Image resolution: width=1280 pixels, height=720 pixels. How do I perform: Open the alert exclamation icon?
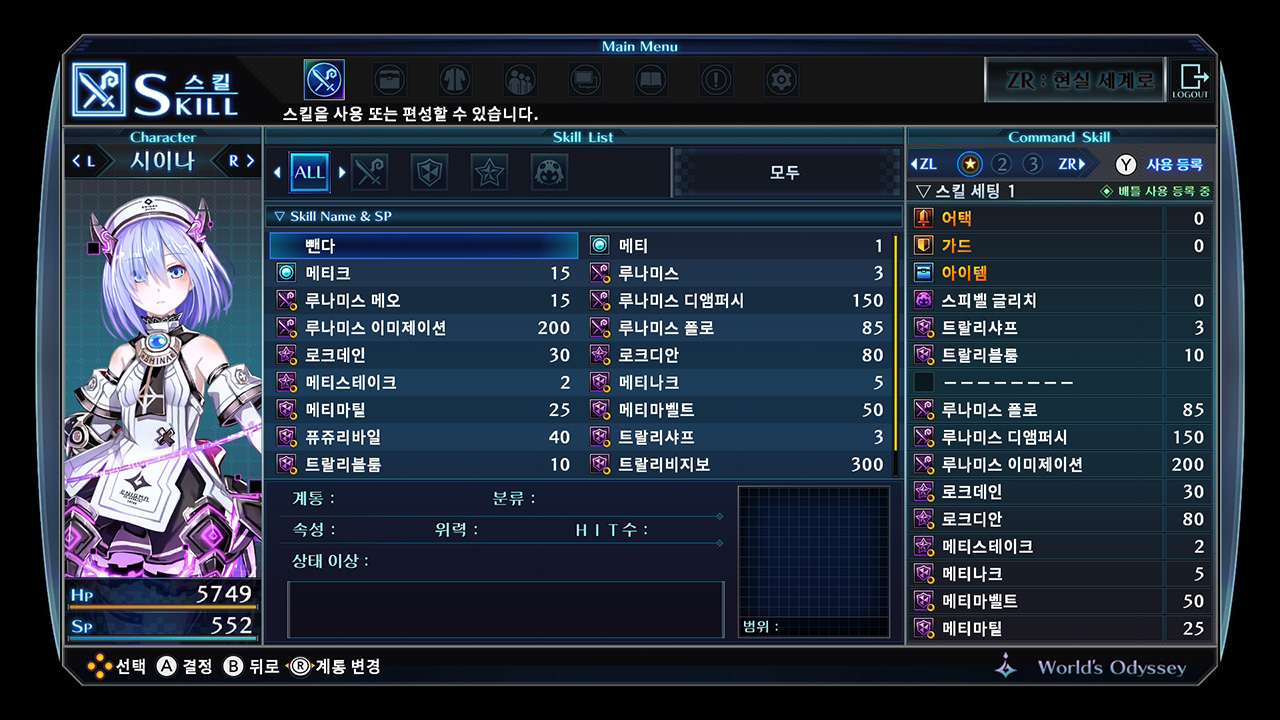coord(716,80)
